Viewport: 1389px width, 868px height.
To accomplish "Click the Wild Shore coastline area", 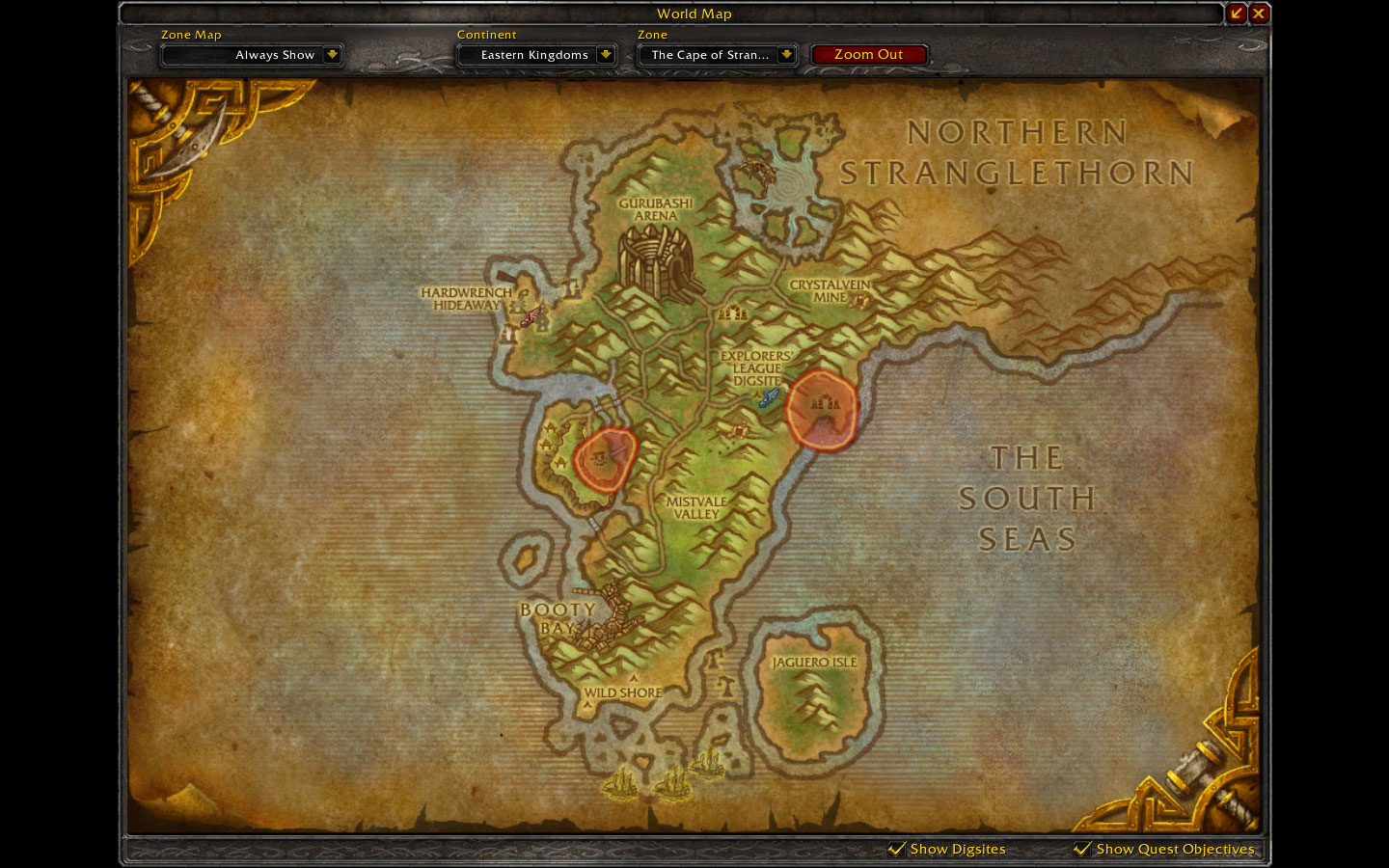I will pos(622,692).
